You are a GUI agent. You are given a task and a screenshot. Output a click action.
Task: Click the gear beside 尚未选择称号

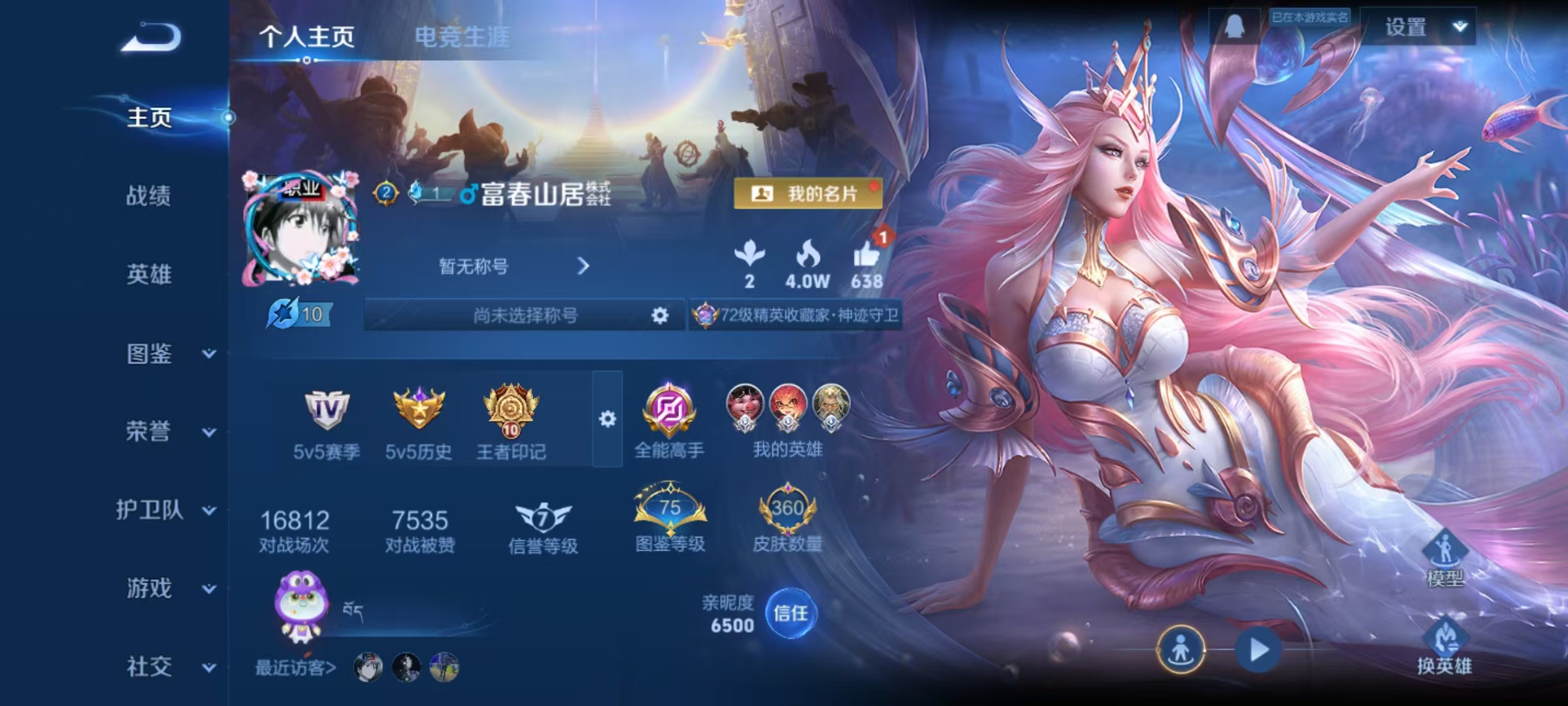coord(660,315)
